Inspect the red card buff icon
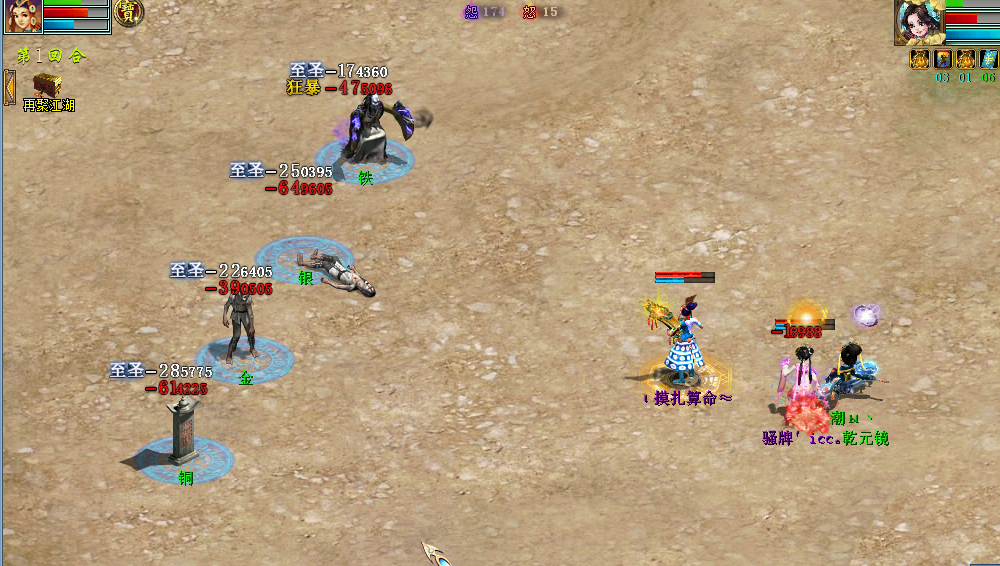This screenshot has width=1000, height=566. pos(942,59)
